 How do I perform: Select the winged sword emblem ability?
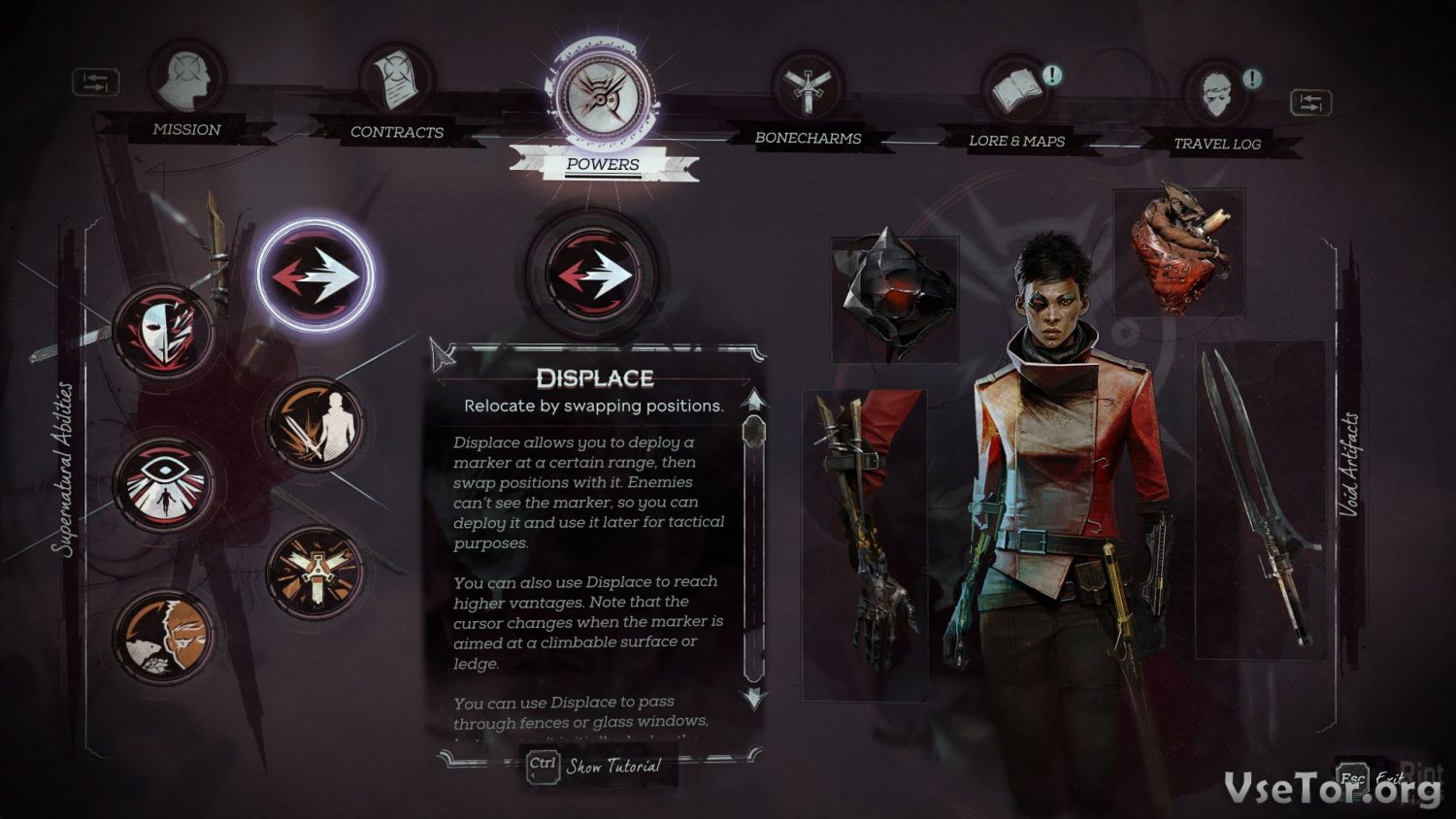coord(314,574)
